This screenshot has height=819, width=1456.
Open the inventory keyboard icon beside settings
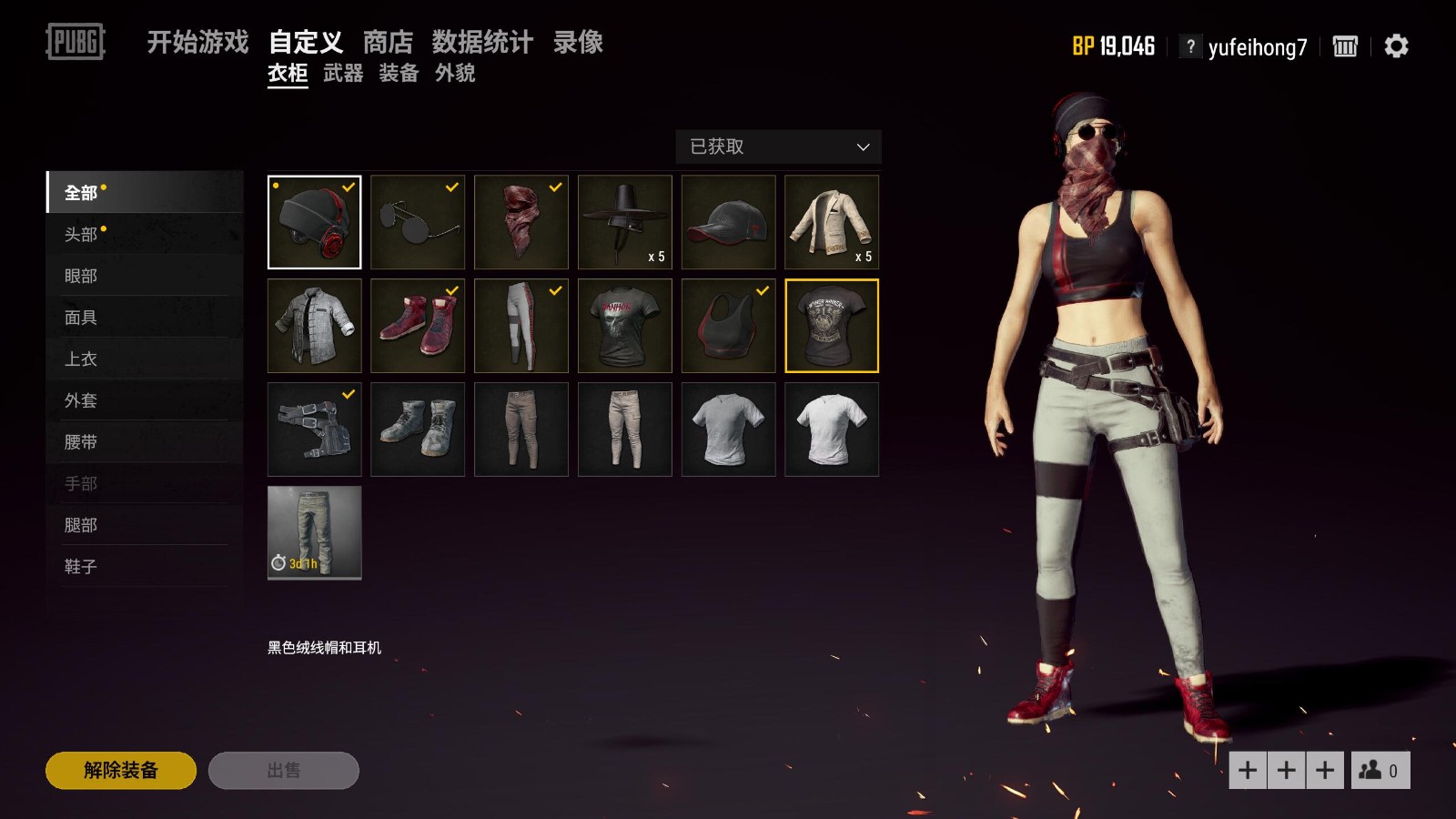coord(1345,46)
